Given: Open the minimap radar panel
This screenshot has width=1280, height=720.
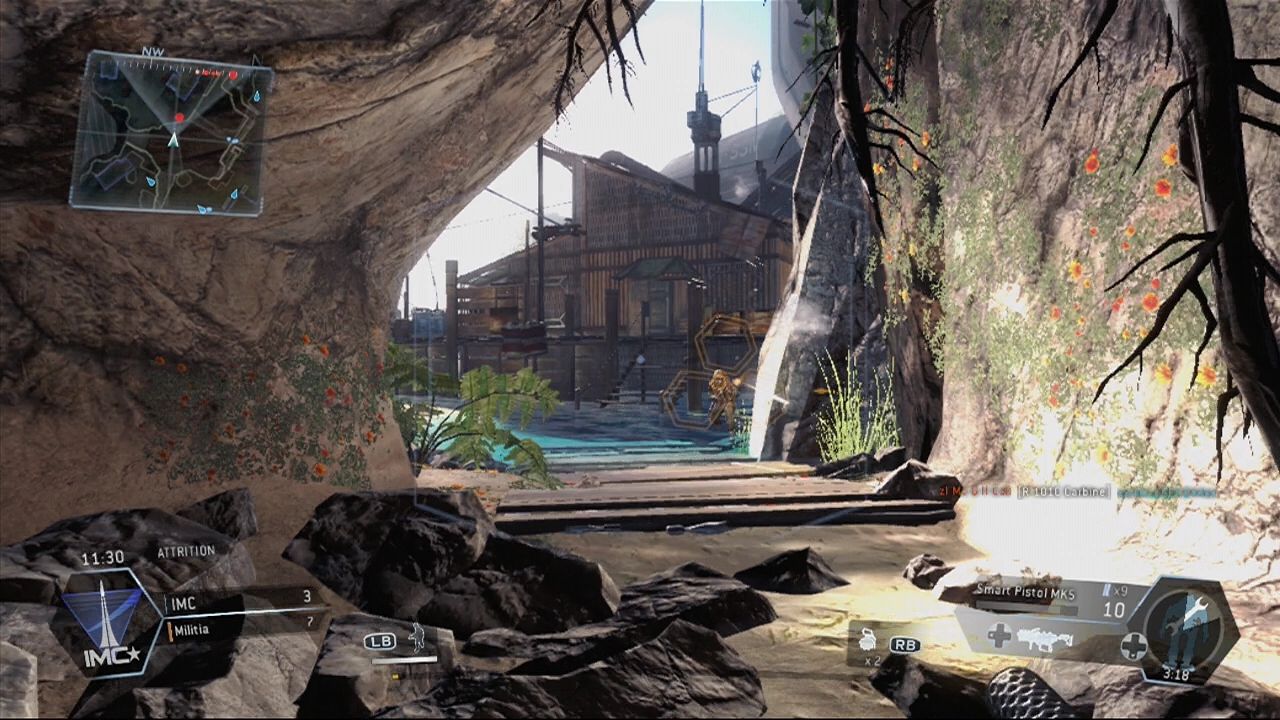Looking at the screenshot, I should 171,133.
